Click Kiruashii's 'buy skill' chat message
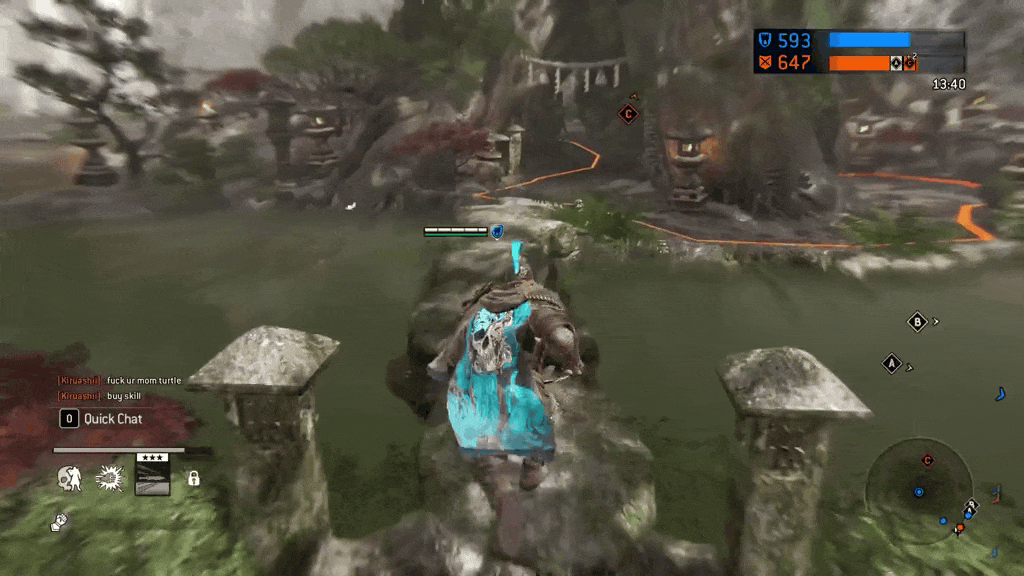Image resolution: width=1024 pixels, height=576 pixels. tap(124, 396)
